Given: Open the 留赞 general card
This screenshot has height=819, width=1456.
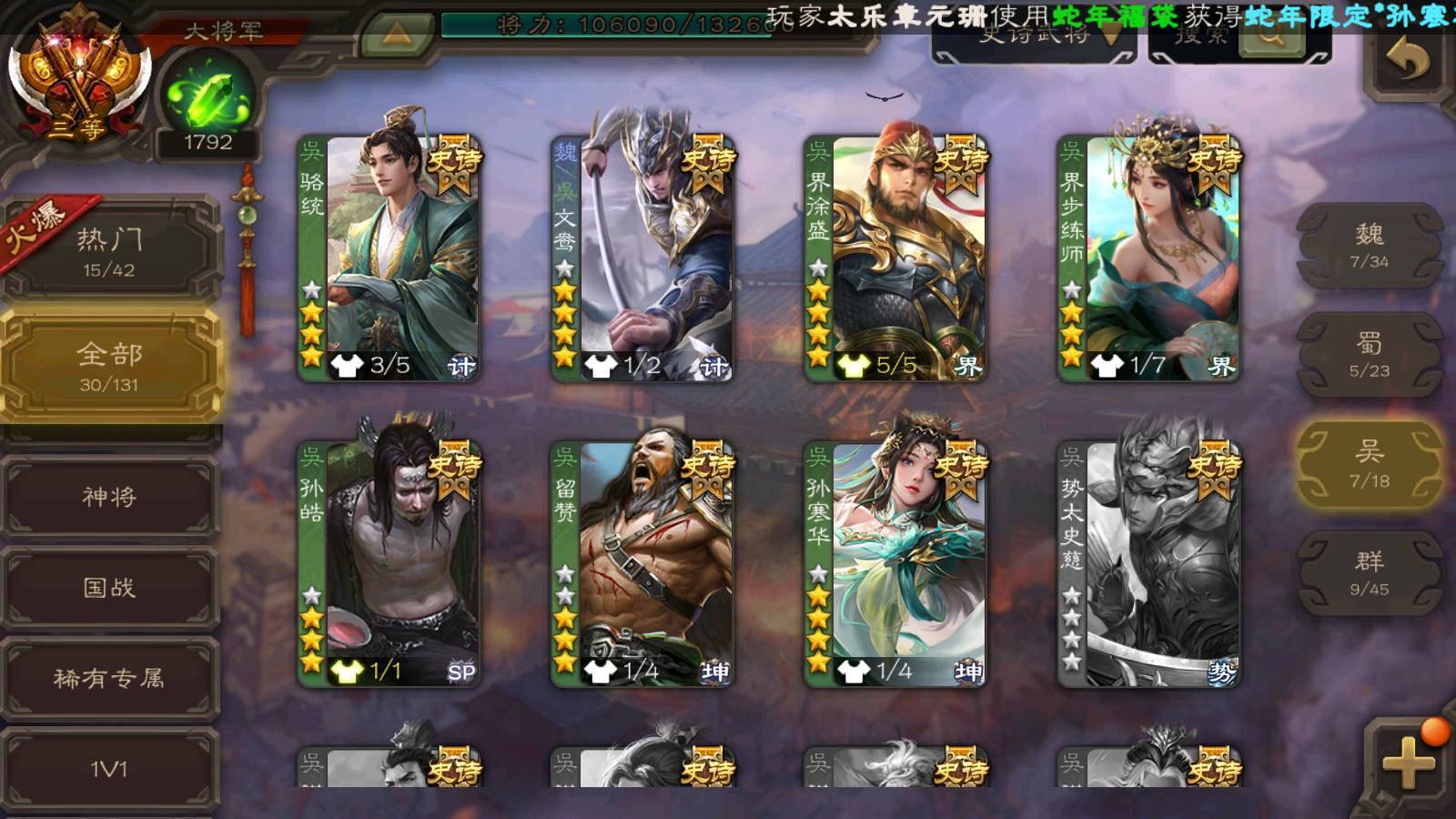Looking at the screenshot, I should point(644,564).
